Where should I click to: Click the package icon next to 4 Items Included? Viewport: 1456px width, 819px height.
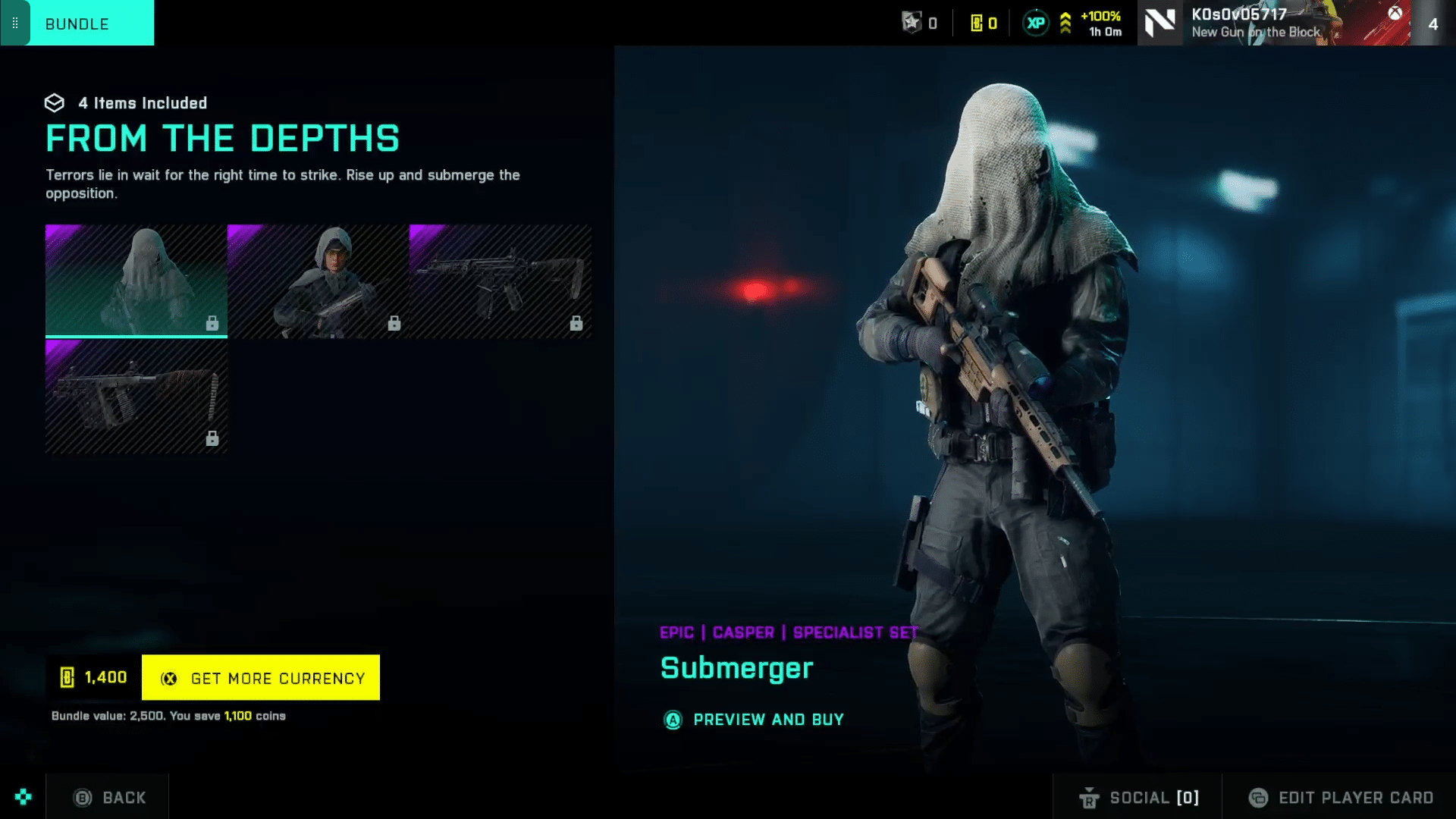point(55,103)
